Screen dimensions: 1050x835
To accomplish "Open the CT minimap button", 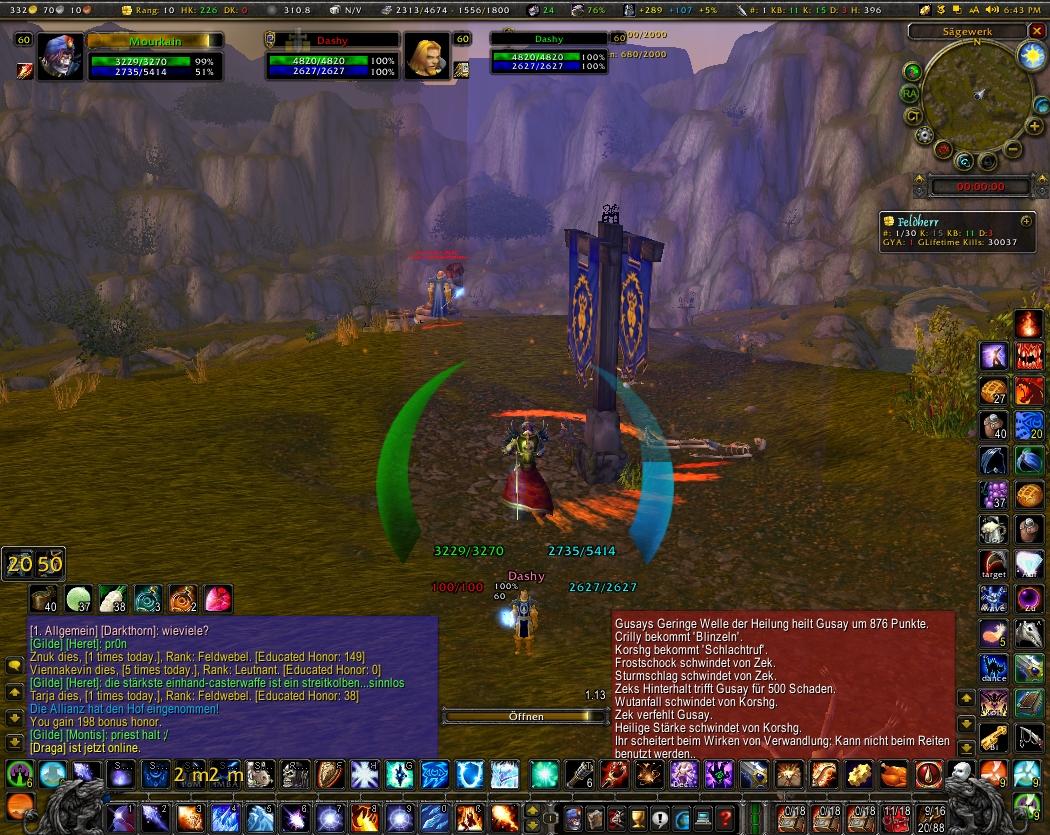I will click(913, 115).
